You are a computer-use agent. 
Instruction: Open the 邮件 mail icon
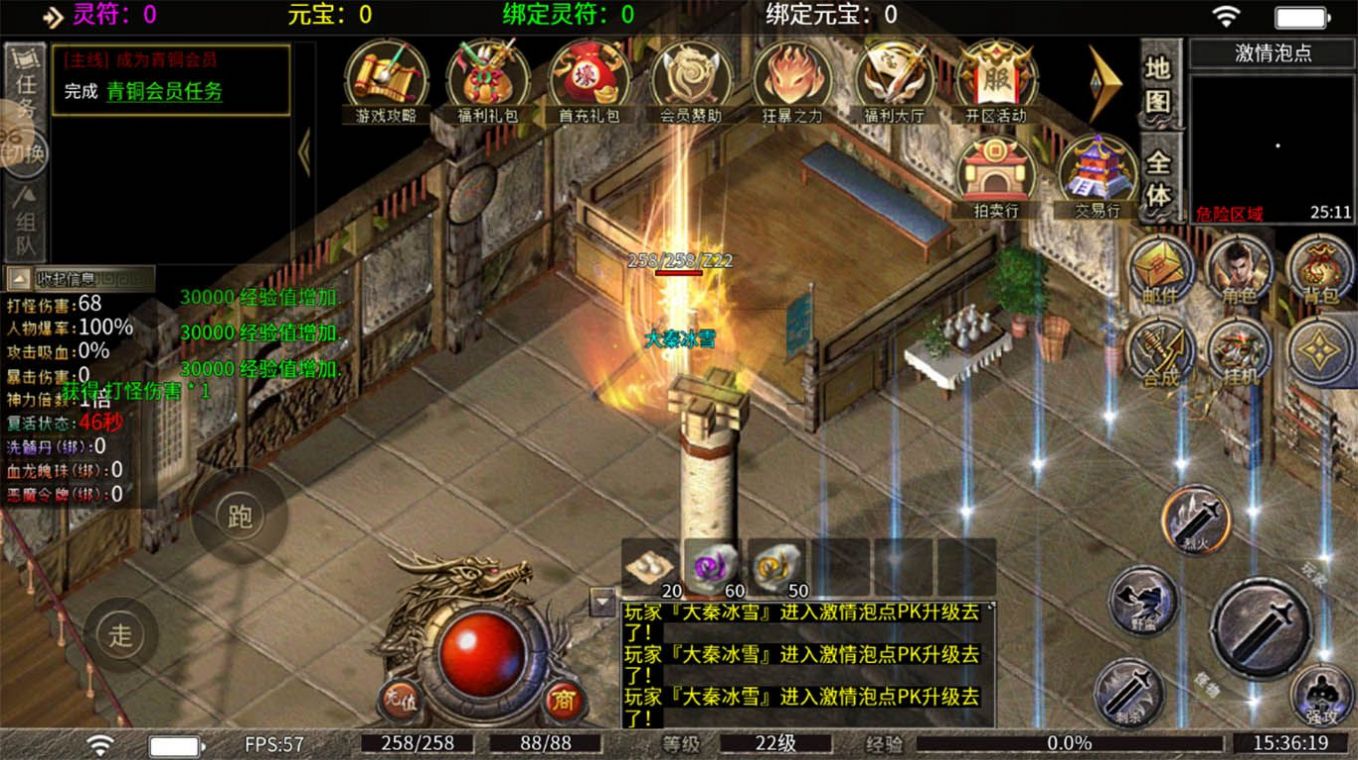coord(1161,267)
